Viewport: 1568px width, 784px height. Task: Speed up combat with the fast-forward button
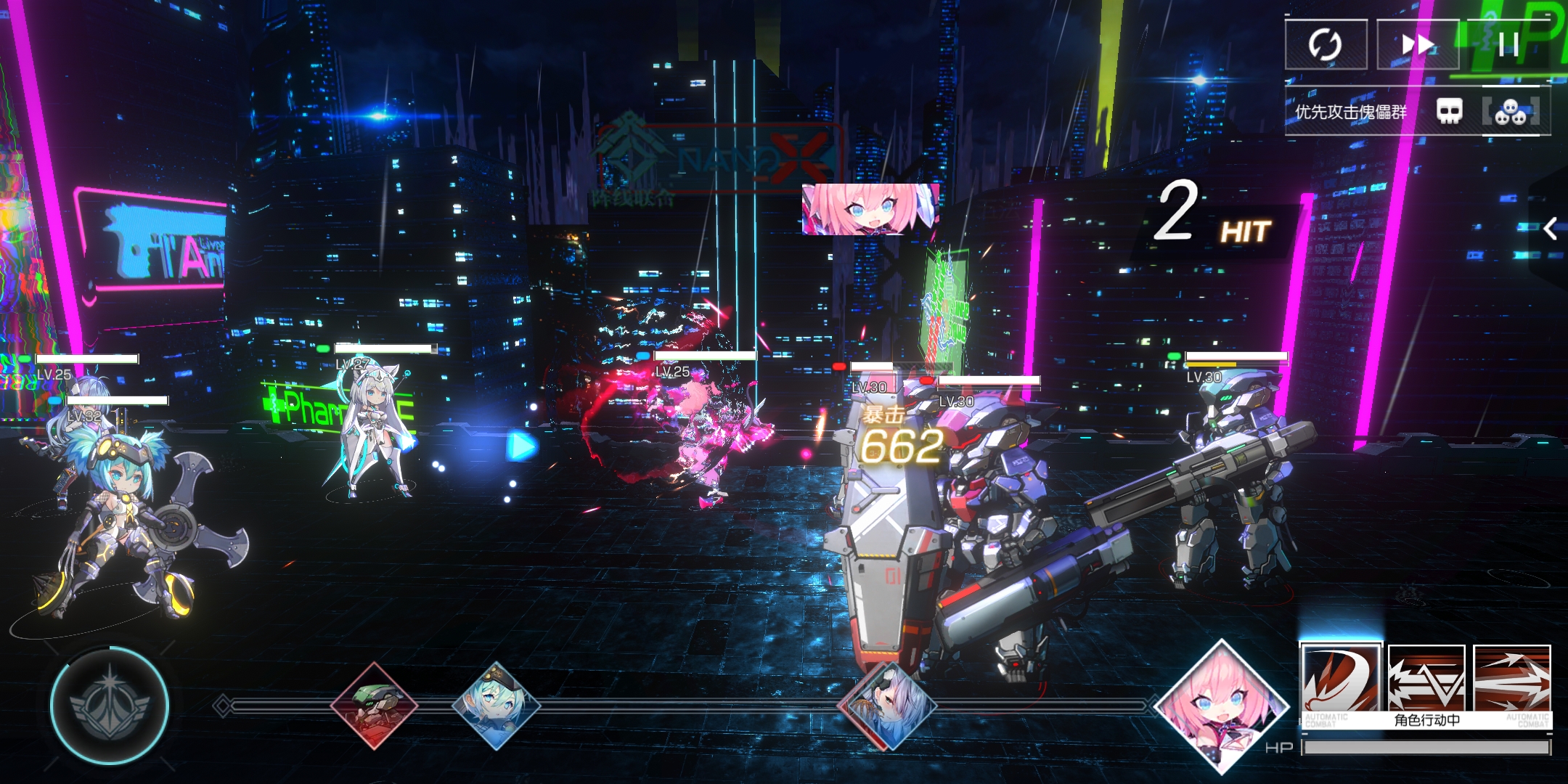[1417, 45]
